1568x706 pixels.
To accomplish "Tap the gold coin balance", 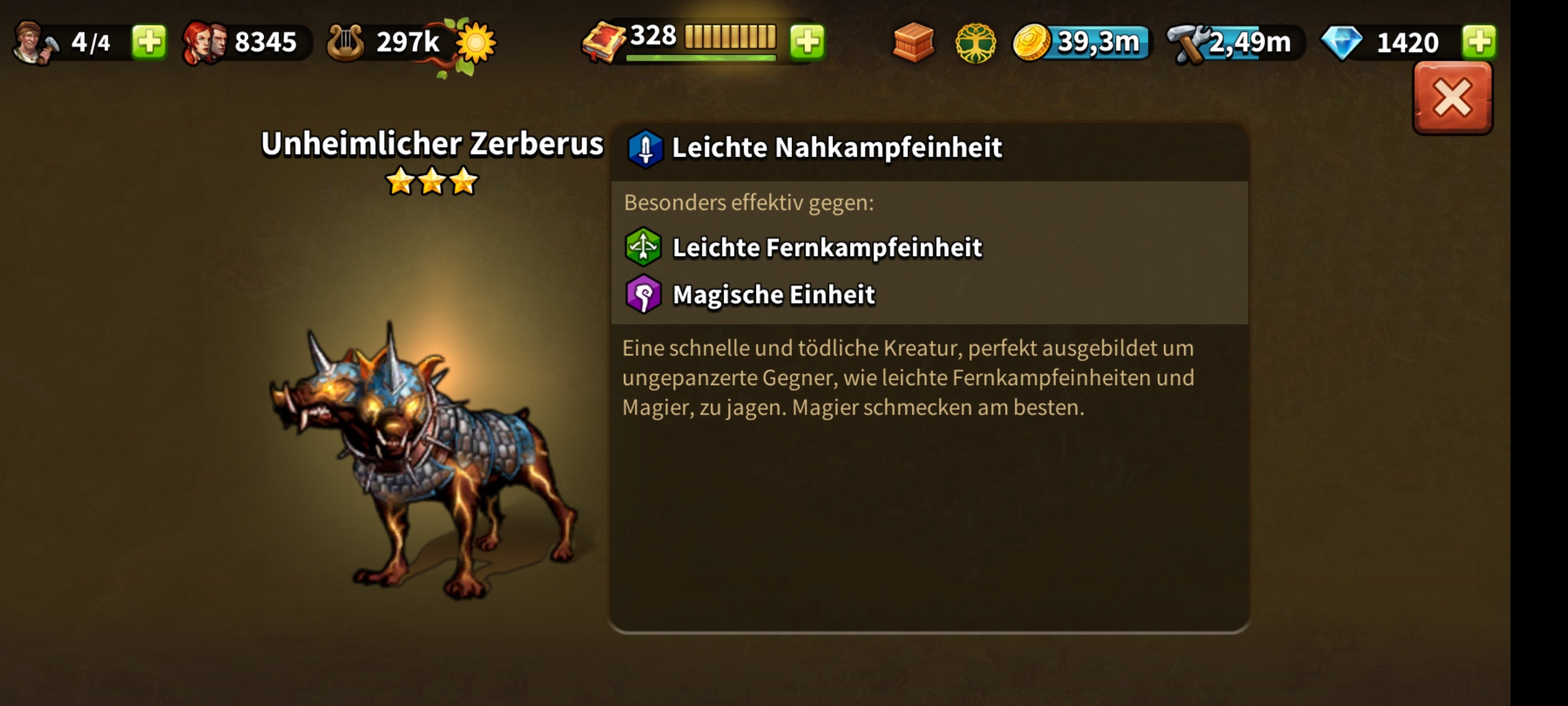I will 1081,42.
